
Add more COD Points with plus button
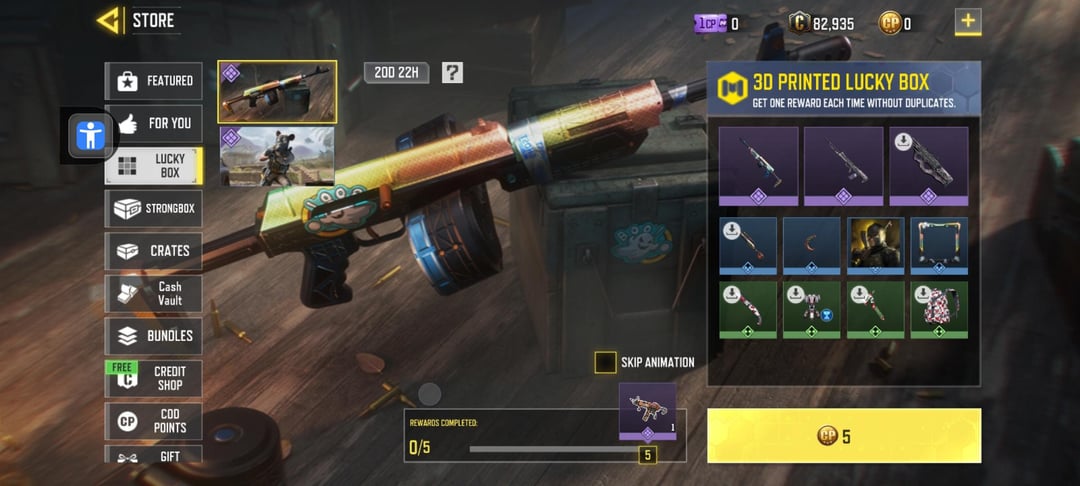pyautogui.click(x=967, y=21)
